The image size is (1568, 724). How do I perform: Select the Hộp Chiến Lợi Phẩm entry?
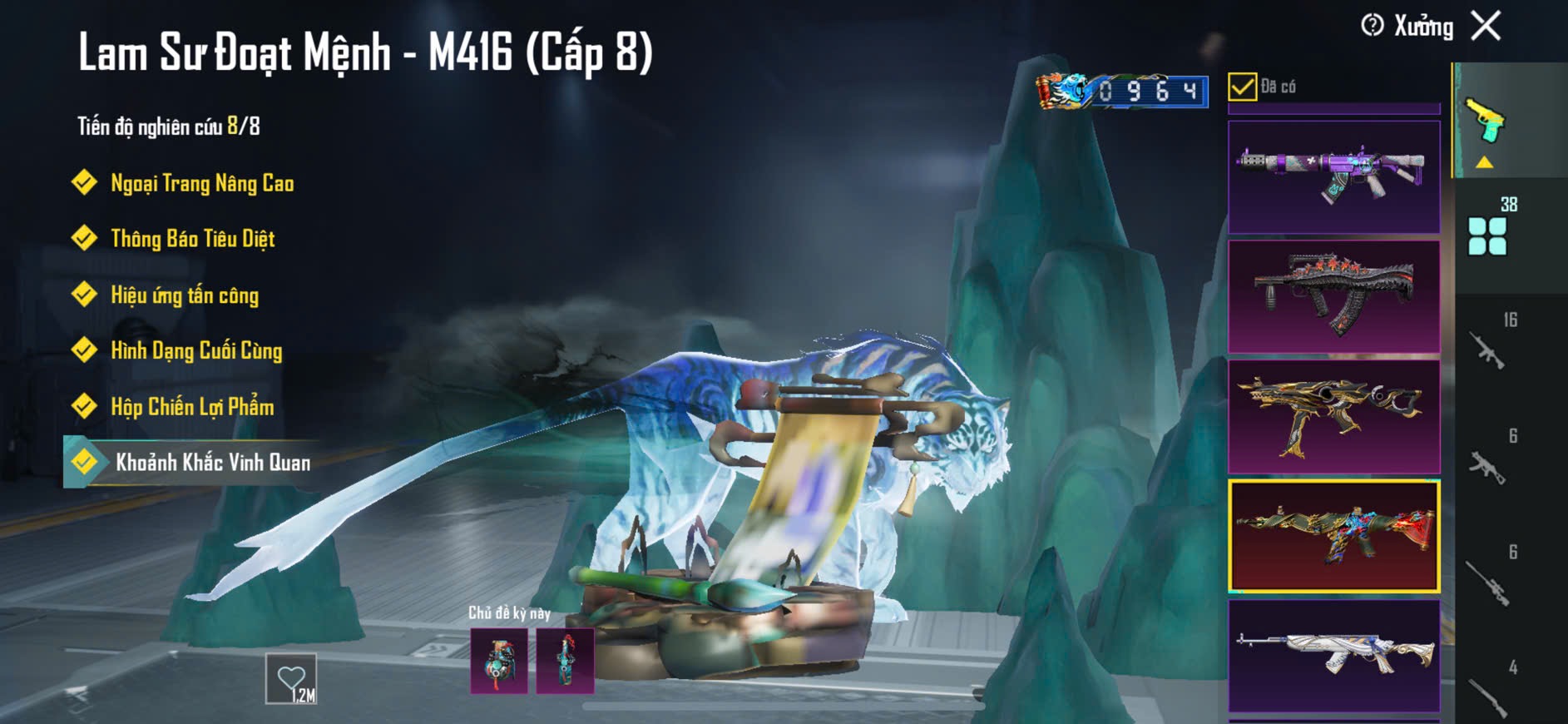tap(192, 407)
